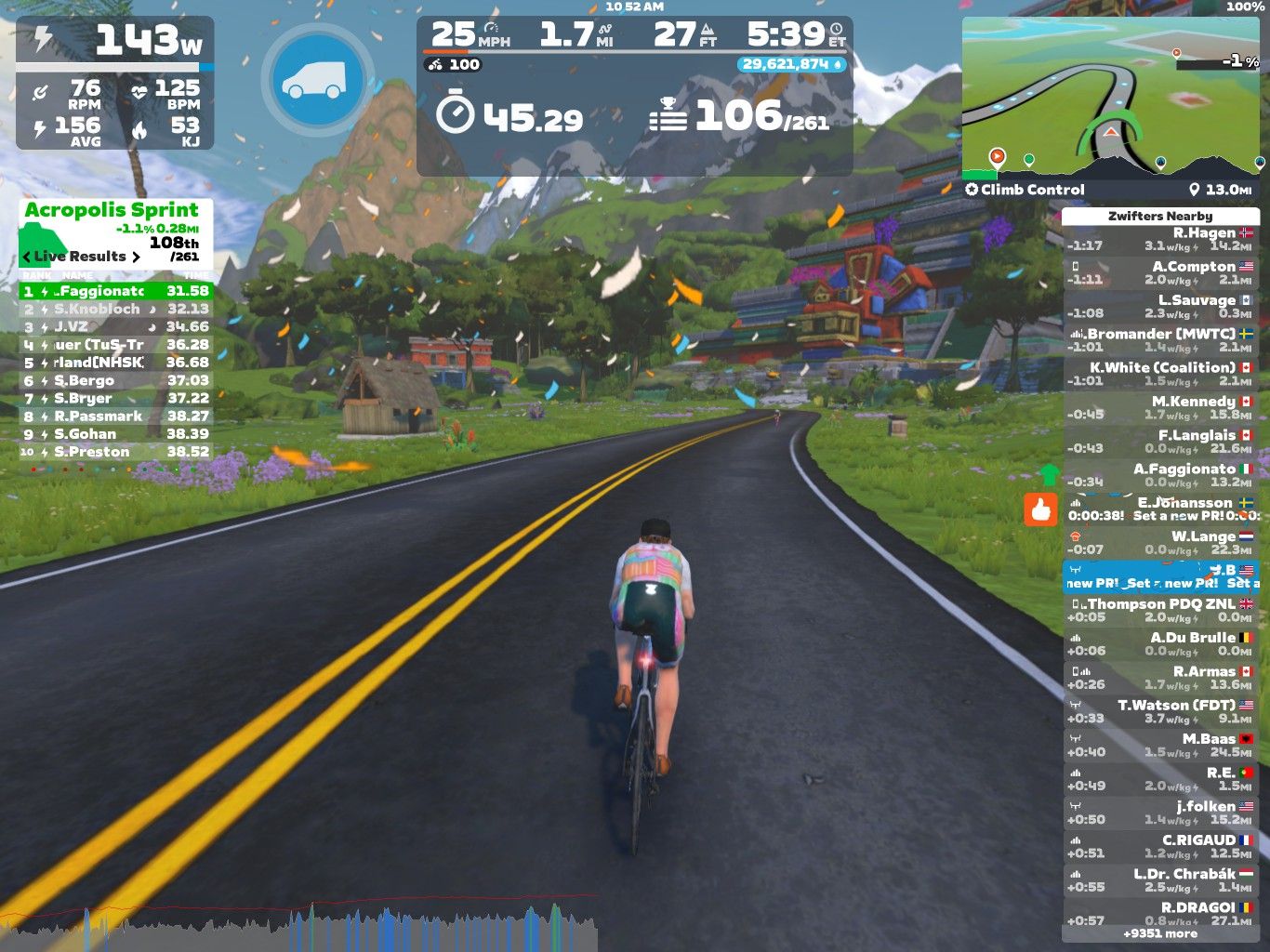The height and width of the screenshot is (952, 1270).
Task: Select T.Watson (FDT) rider row
Action: pyautogui.click(x=1159, y=711)
